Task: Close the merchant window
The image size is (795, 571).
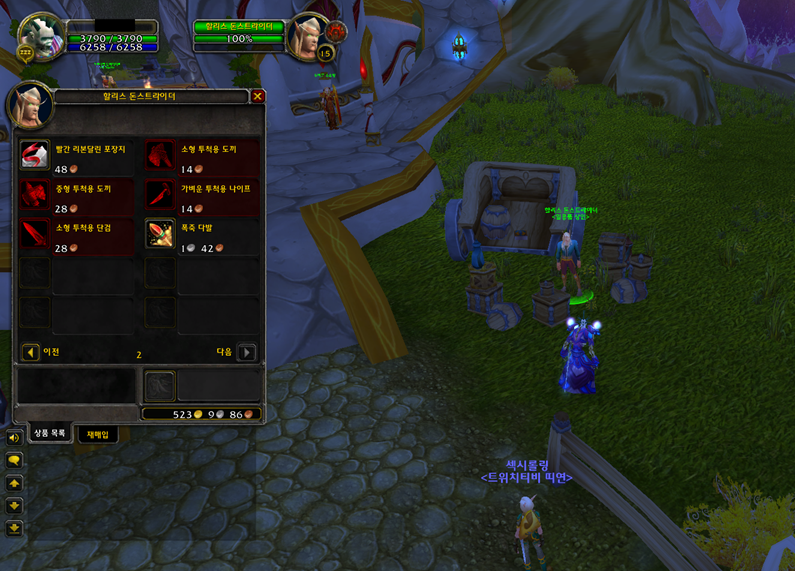Action: tap(258, 97)
